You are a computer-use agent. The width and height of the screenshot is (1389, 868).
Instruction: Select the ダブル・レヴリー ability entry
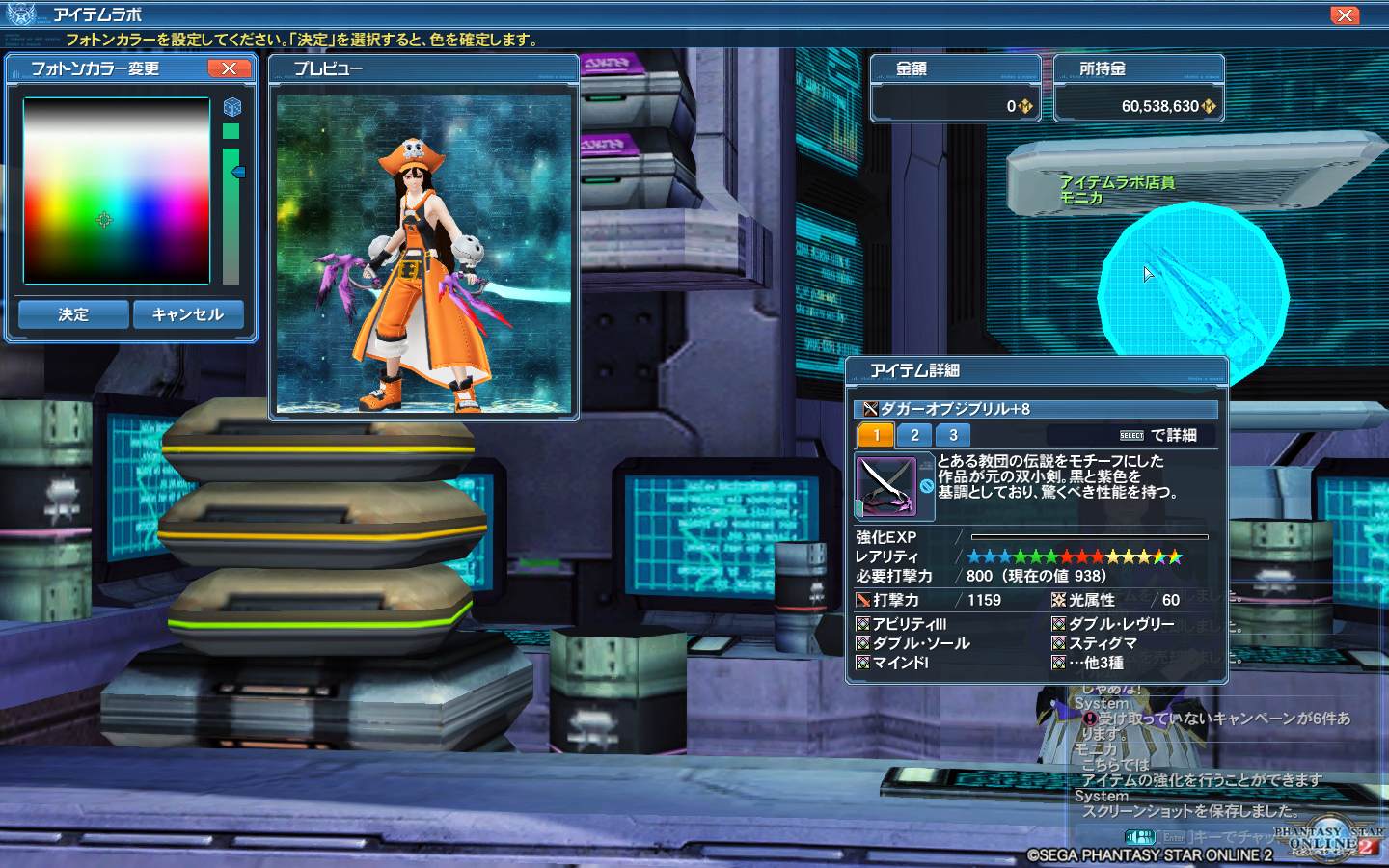[1121, 624]
